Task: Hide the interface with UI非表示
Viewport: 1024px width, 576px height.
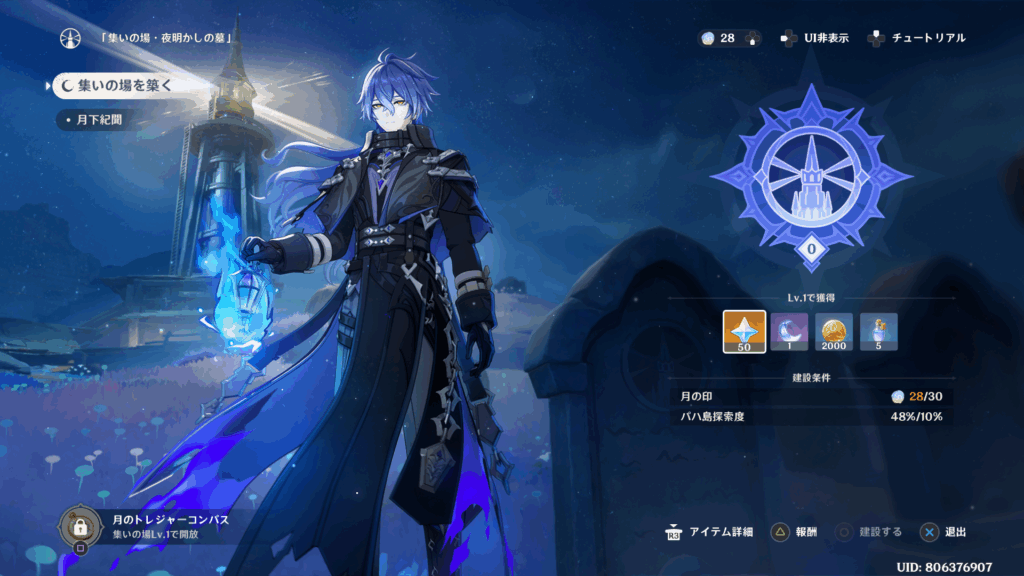Action: click(x=815, y=38)
